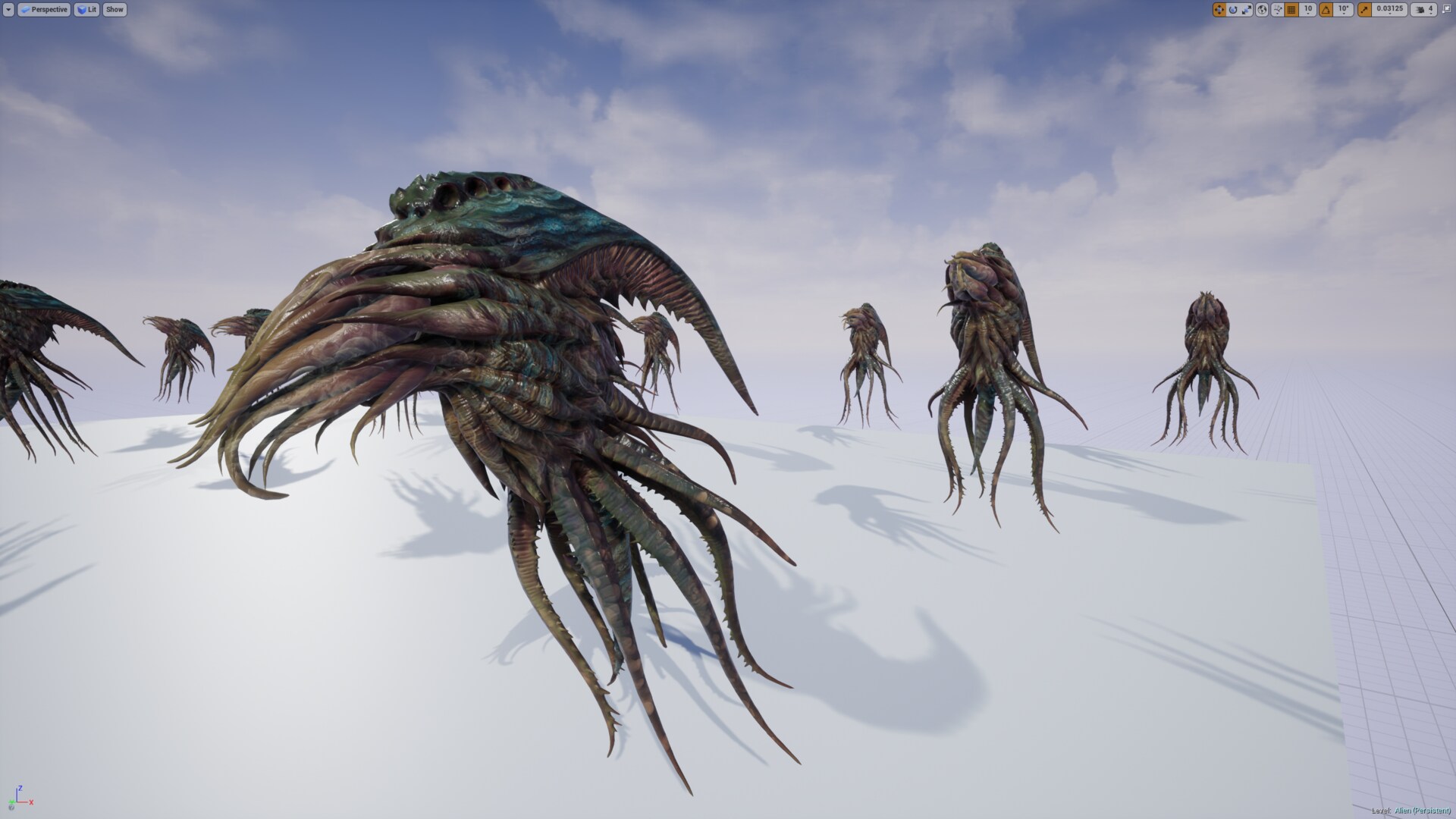This screenshot has width=1456, height=819.
Task: Select the Scale tool
Action: pos(1247,9)
